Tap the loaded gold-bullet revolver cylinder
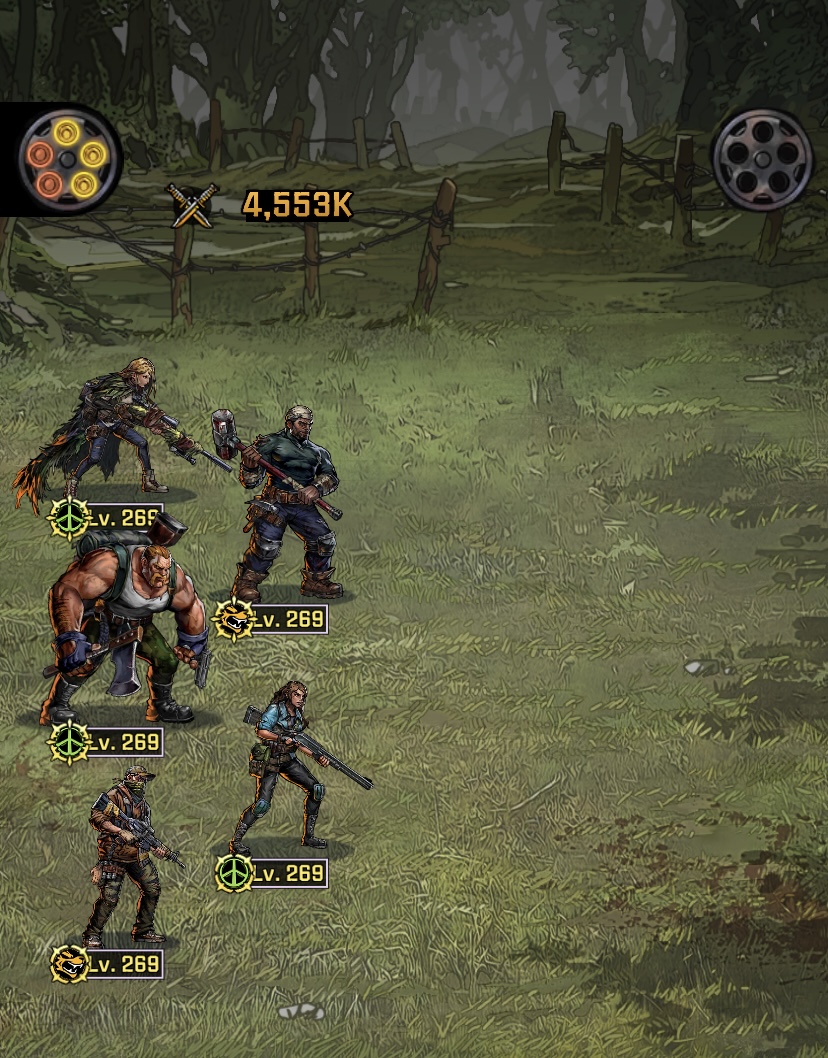 click(x=68, y=157)
